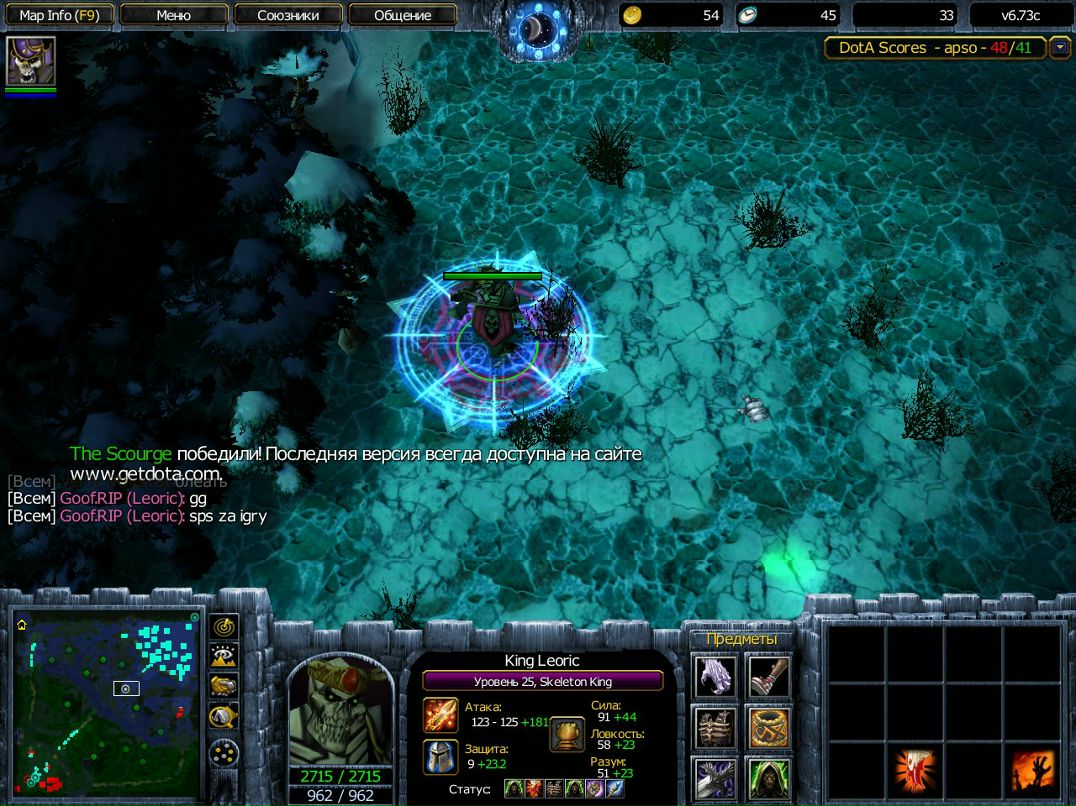Select the golden ring inventory item
1076x806 pixels.
pos(768,728)
